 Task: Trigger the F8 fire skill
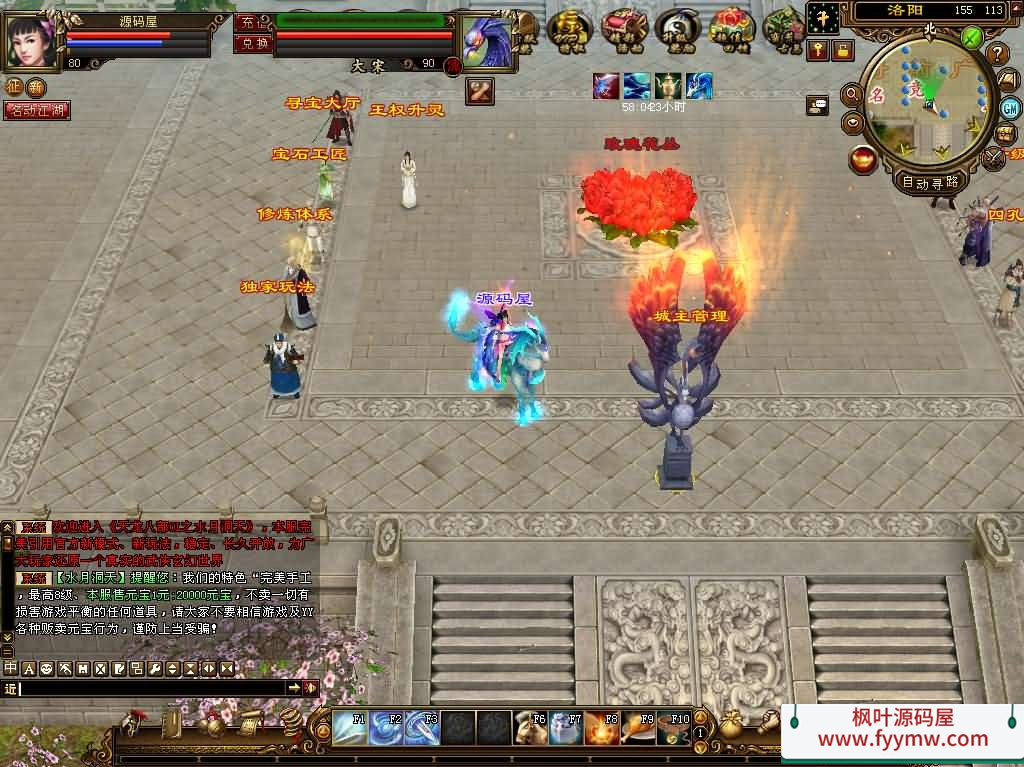(x=601, y=728)
